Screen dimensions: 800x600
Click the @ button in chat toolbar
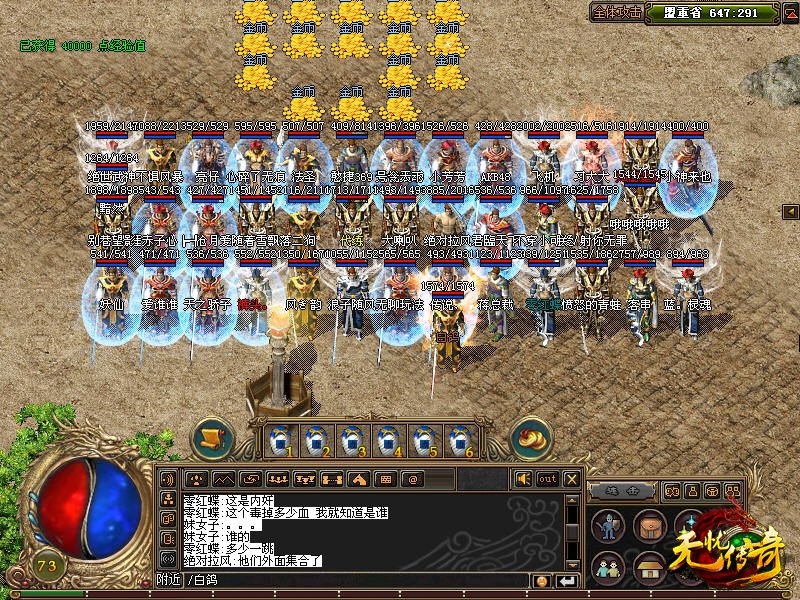412,479
